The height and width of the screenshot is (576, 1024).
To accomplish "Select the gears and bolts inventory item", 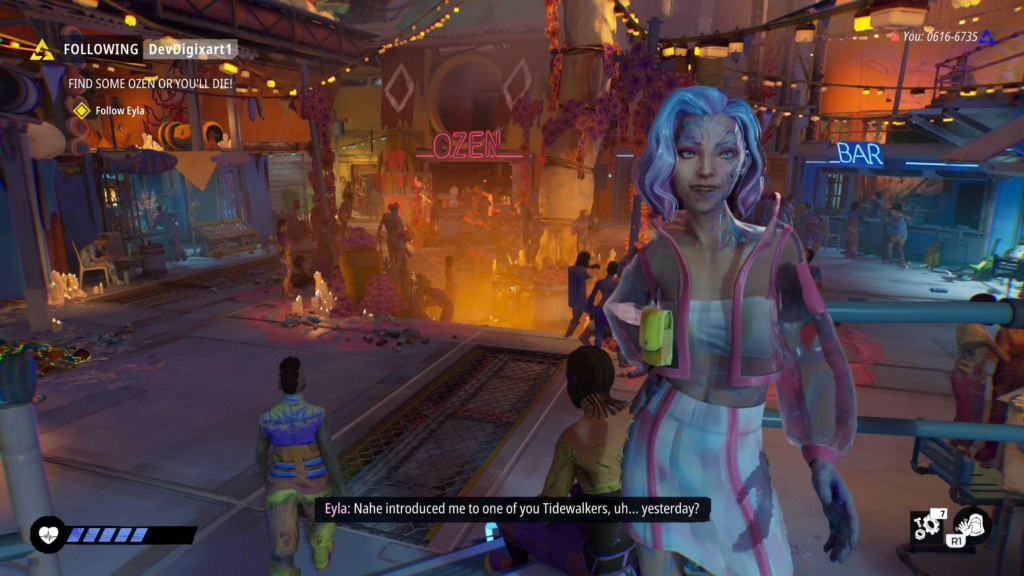I will 927,526.
